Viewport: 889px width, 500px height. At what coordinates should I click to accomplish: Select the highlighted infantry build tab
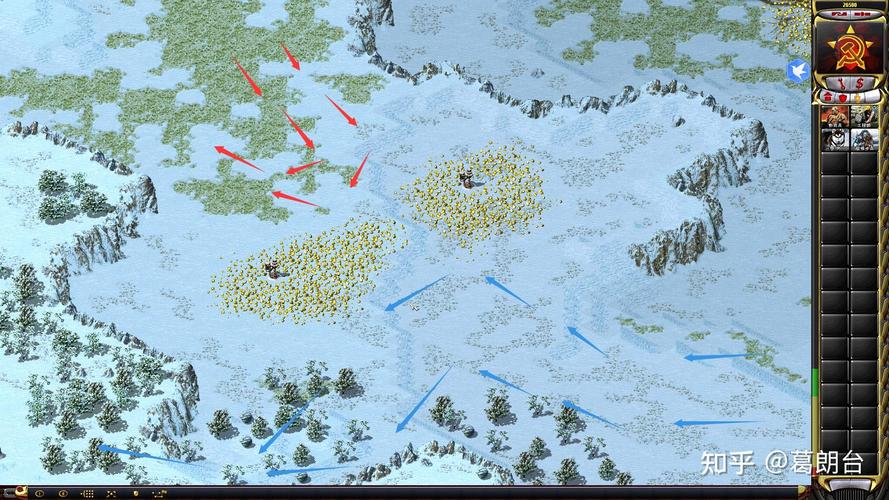857,97
